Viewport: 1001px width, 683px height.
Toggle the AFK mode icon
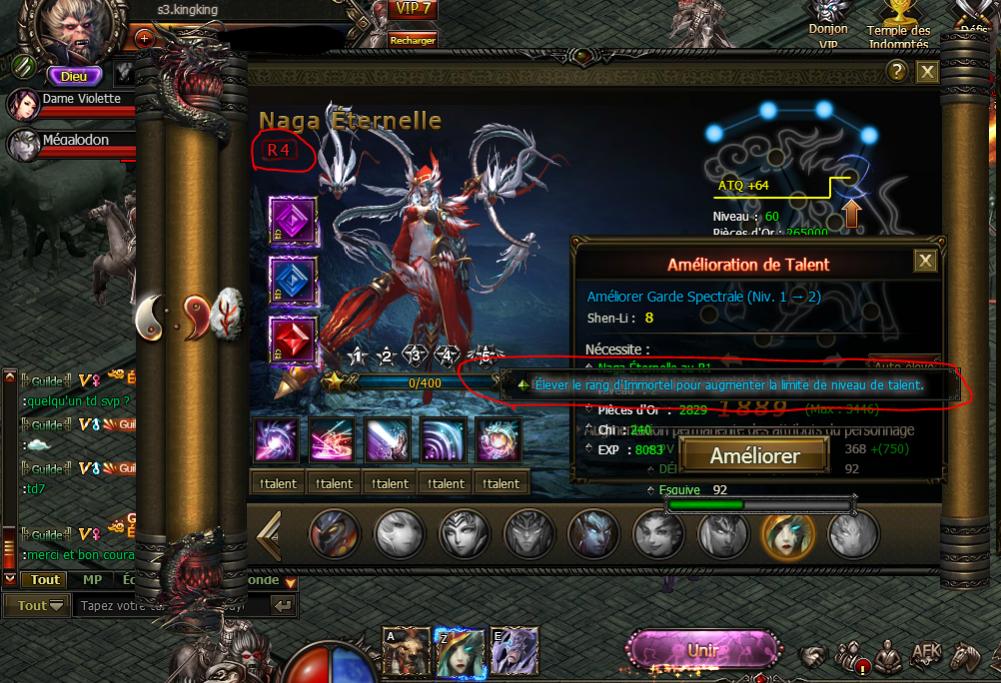pyautogui.click(x=926, y=654)
